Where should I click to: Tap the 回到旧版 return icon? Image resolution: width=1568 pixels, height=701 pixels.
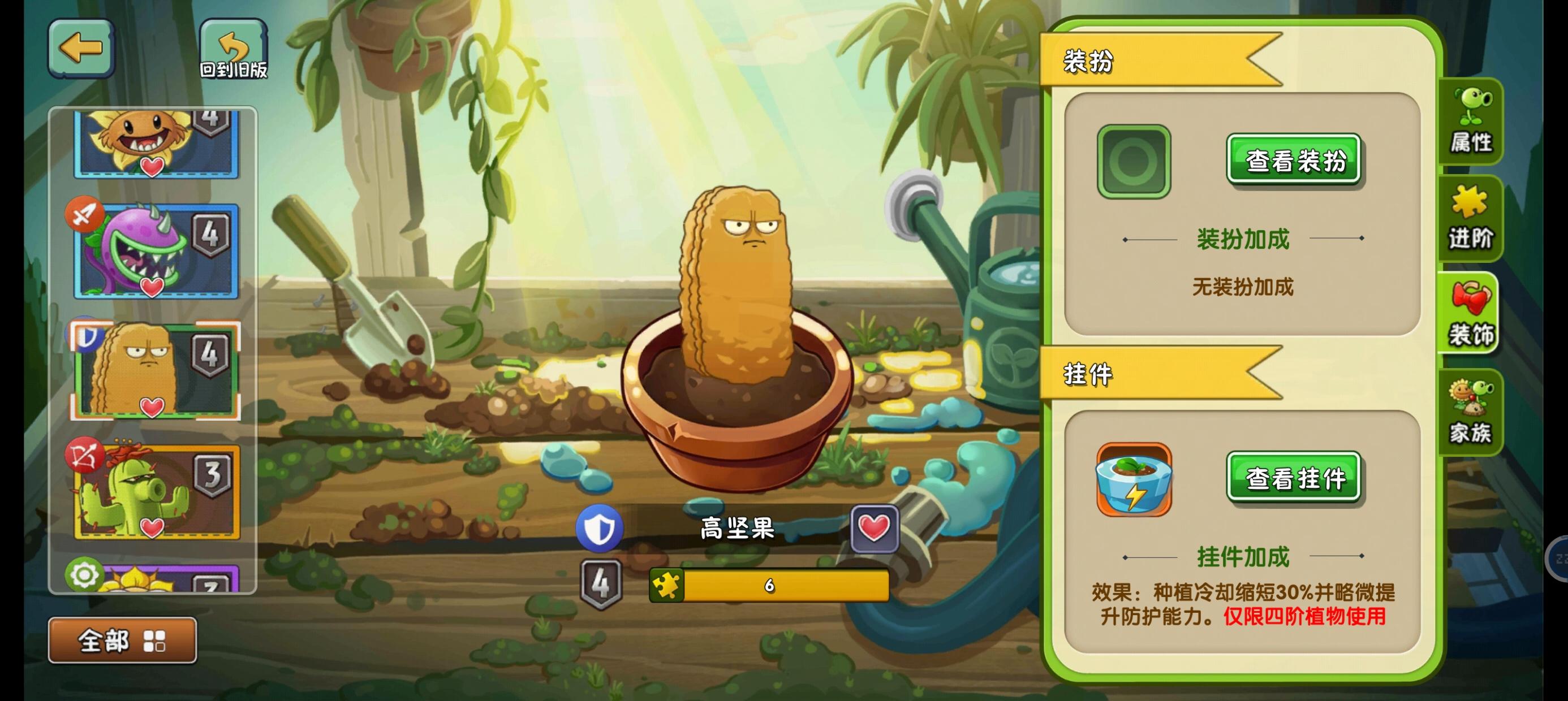[234, 46]
